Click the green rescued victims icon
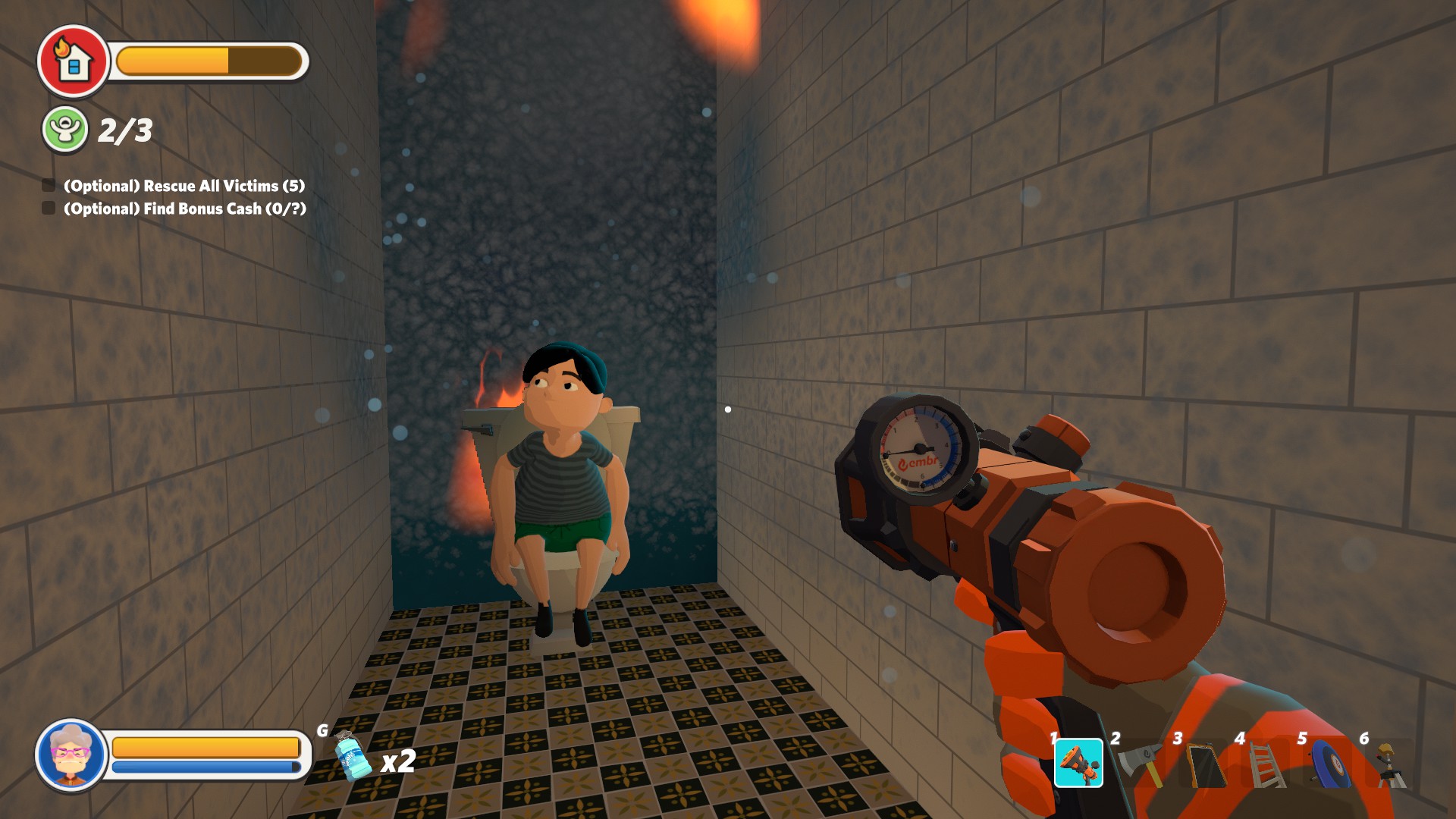This screenshot has height=819, width=1456. tap(65, 129)
